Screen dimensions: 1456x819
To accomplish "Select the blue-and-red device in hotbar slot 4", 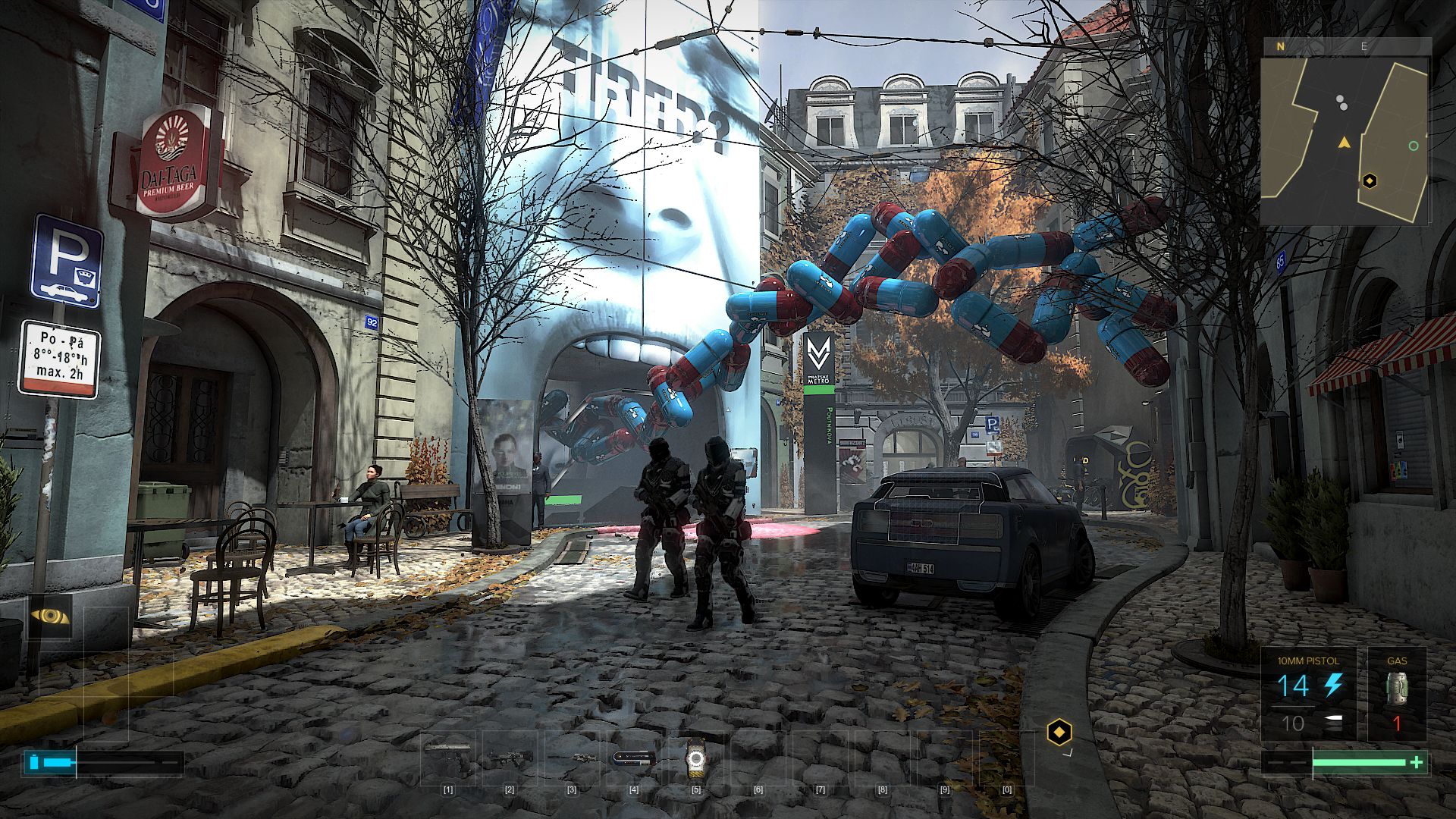I will (x=634, y=757).
